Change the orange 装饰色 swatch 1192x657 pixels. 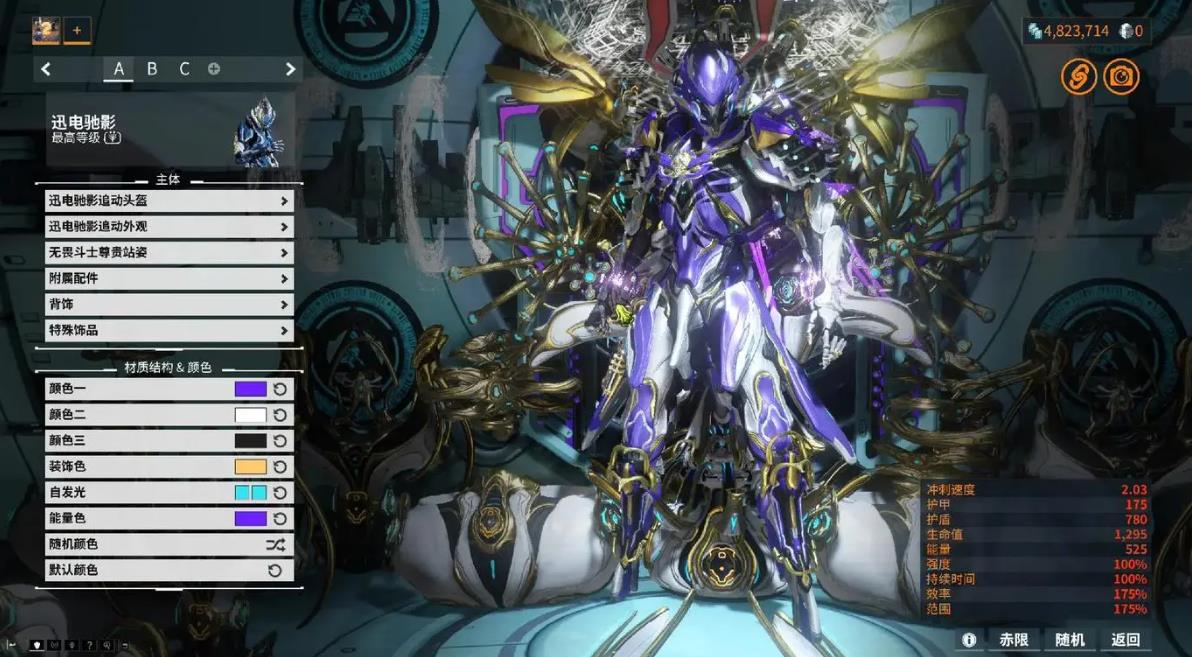(250, 467)
